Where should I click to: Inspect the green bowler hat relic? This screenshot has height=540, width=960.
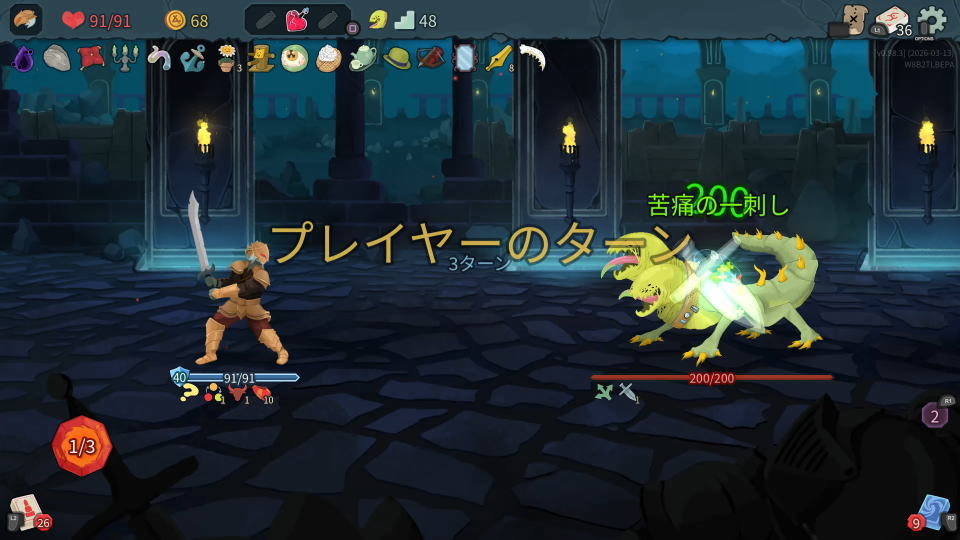click(x=396, y=58)
